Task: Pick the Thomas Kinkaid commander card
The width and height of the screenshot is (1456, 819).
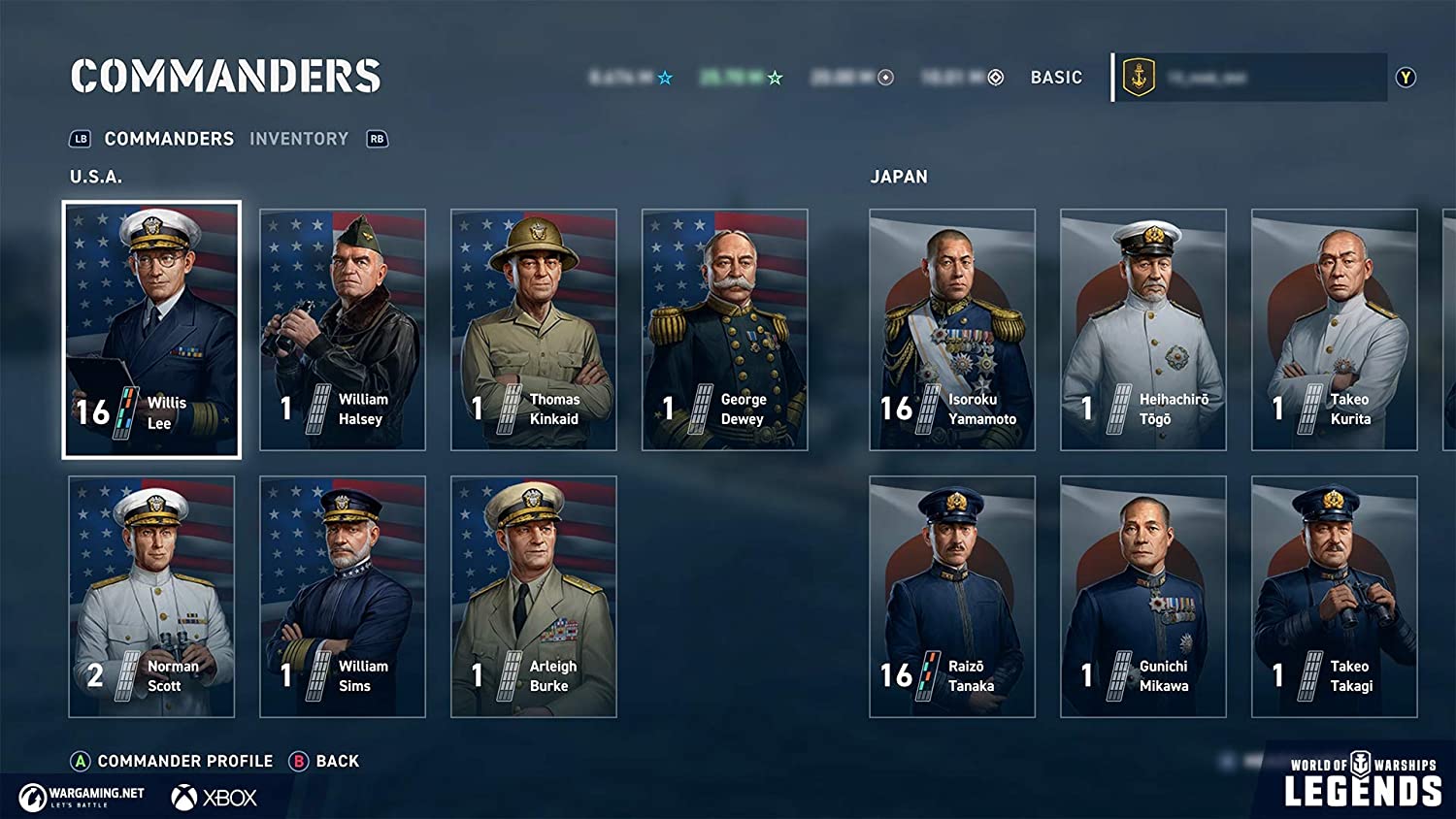Action: coord(534,329)
